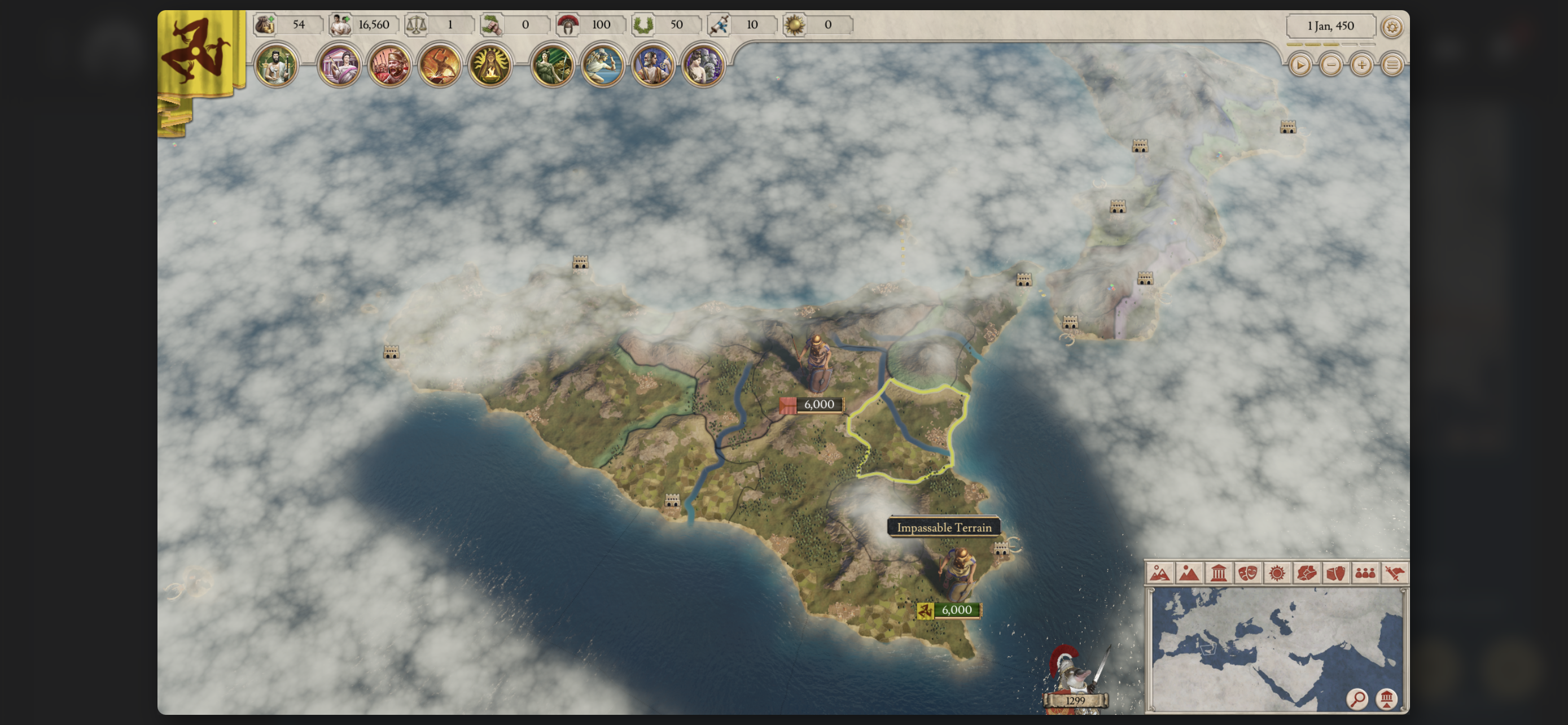
Task: Open the government panel with the seated ruler
Action: coord(276,65)
